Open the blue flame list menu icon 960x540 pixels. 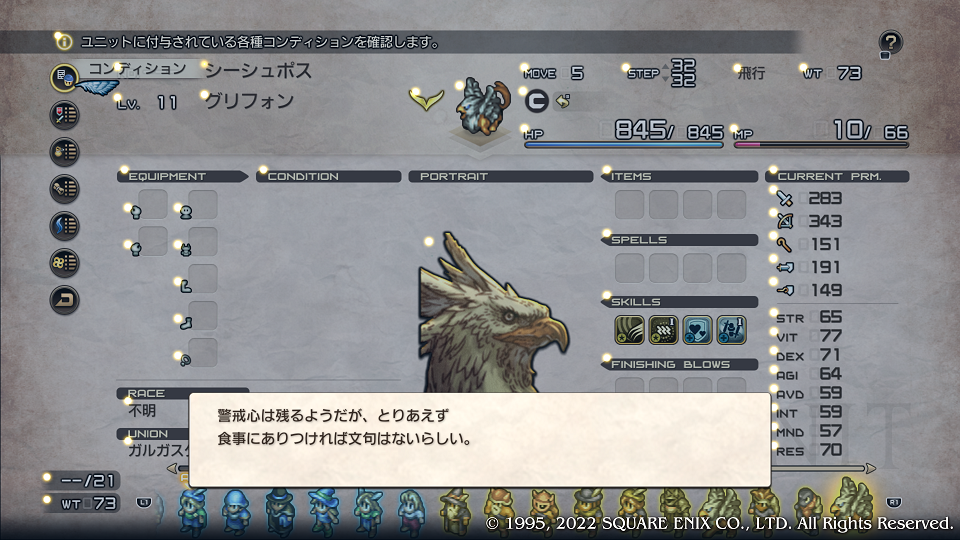pyautogui.click(x=65, y=225)
